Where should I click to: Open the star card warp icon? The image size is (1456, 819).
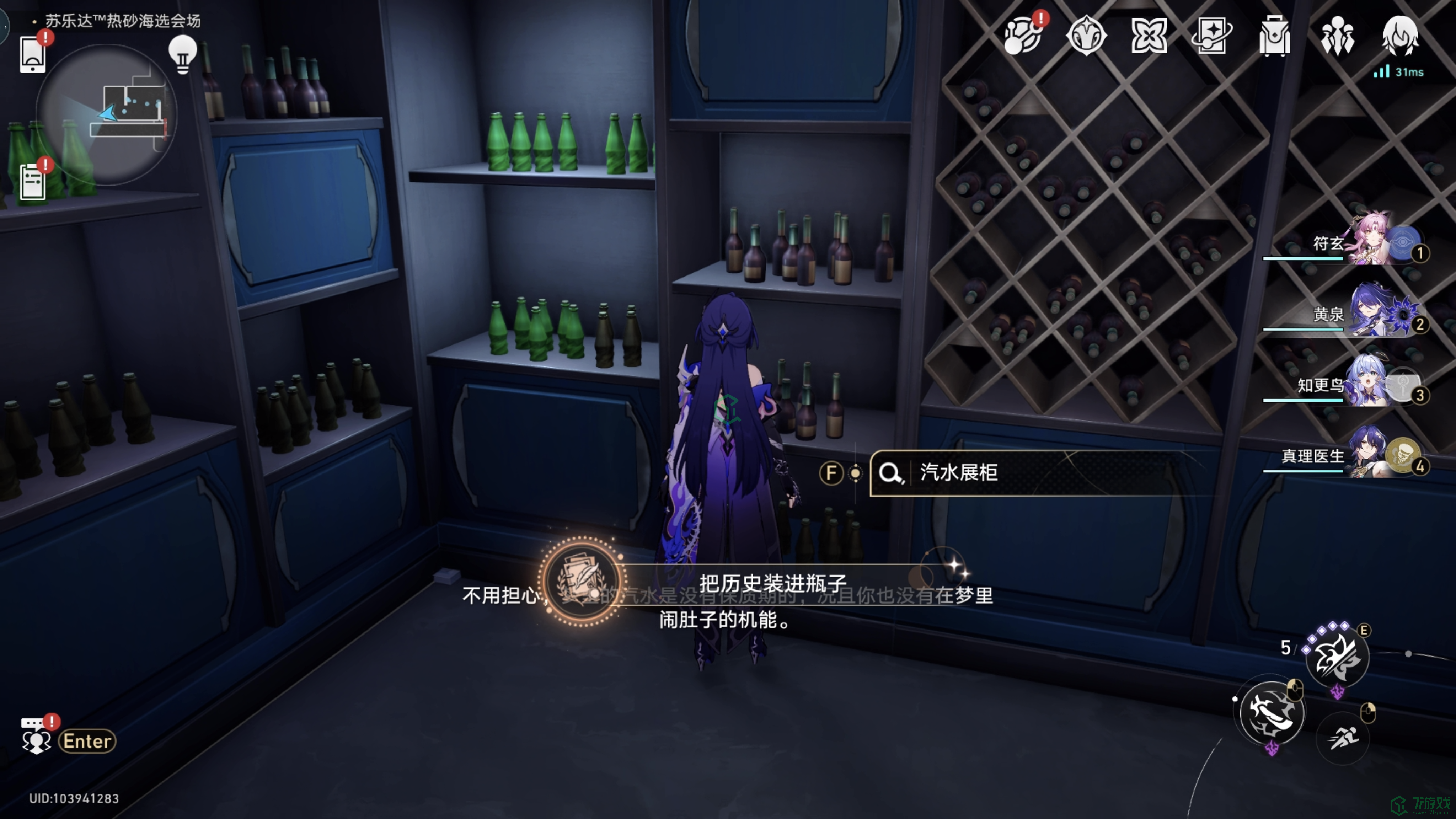point(1212,36)
